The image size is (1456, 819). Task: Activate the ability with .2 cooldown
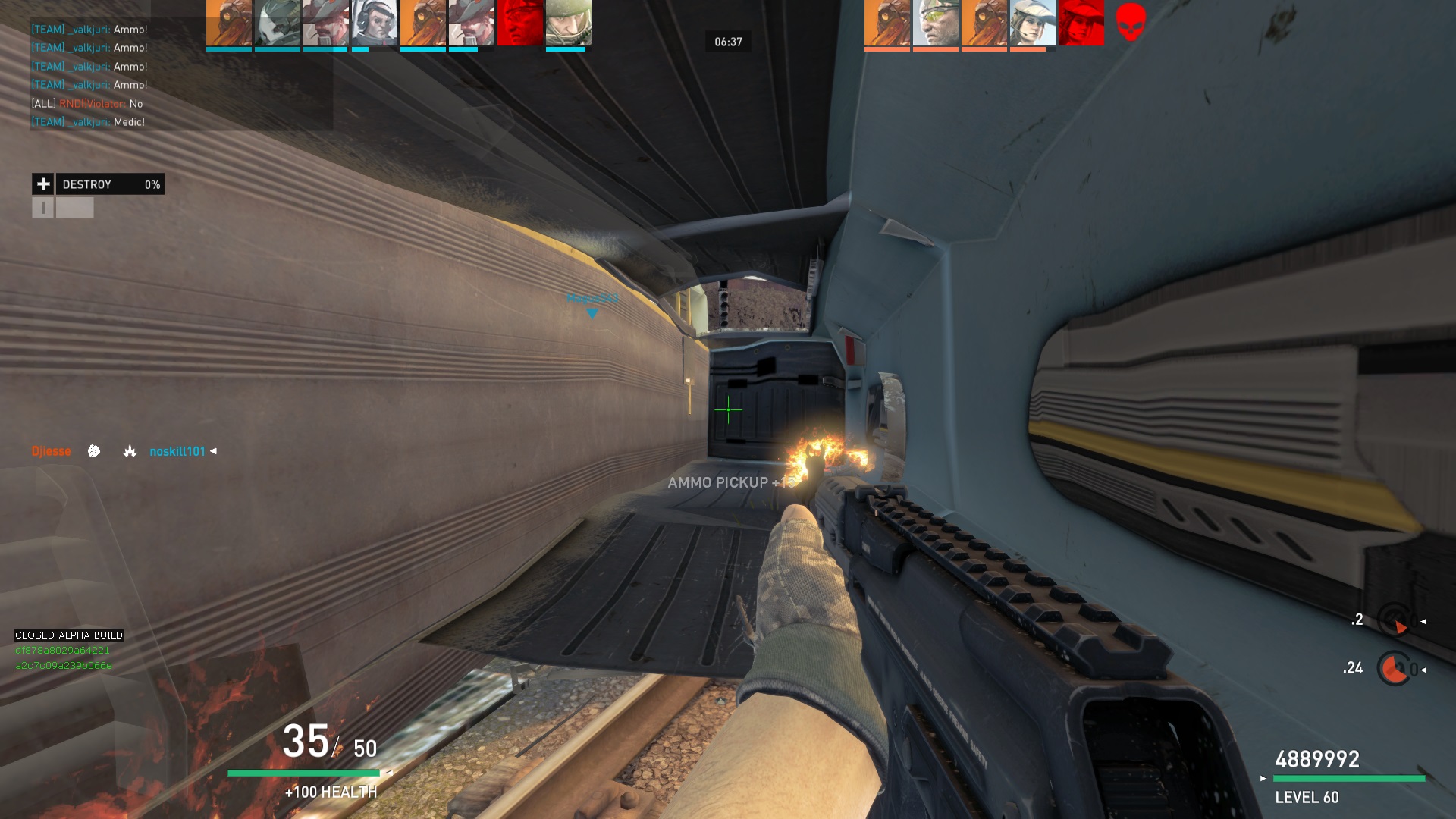point(1394,620)
